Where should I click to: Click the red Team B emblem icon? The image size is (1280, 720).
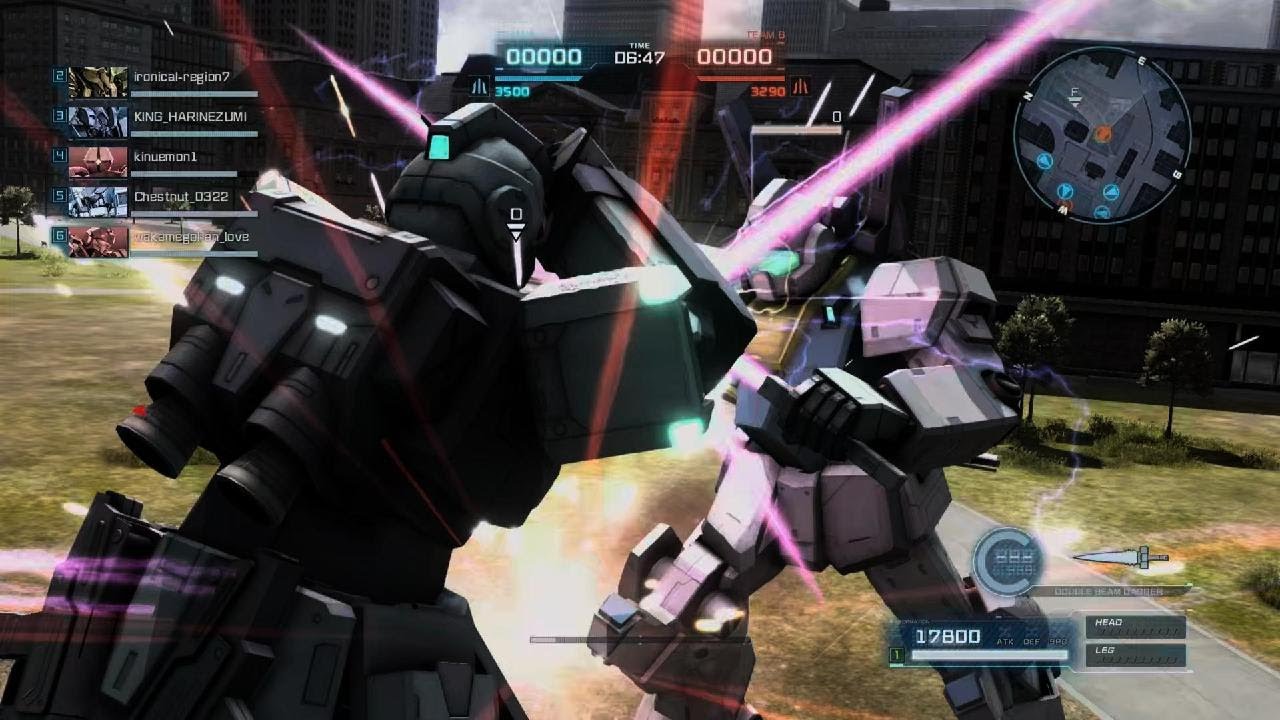click(x=800, y=87)
